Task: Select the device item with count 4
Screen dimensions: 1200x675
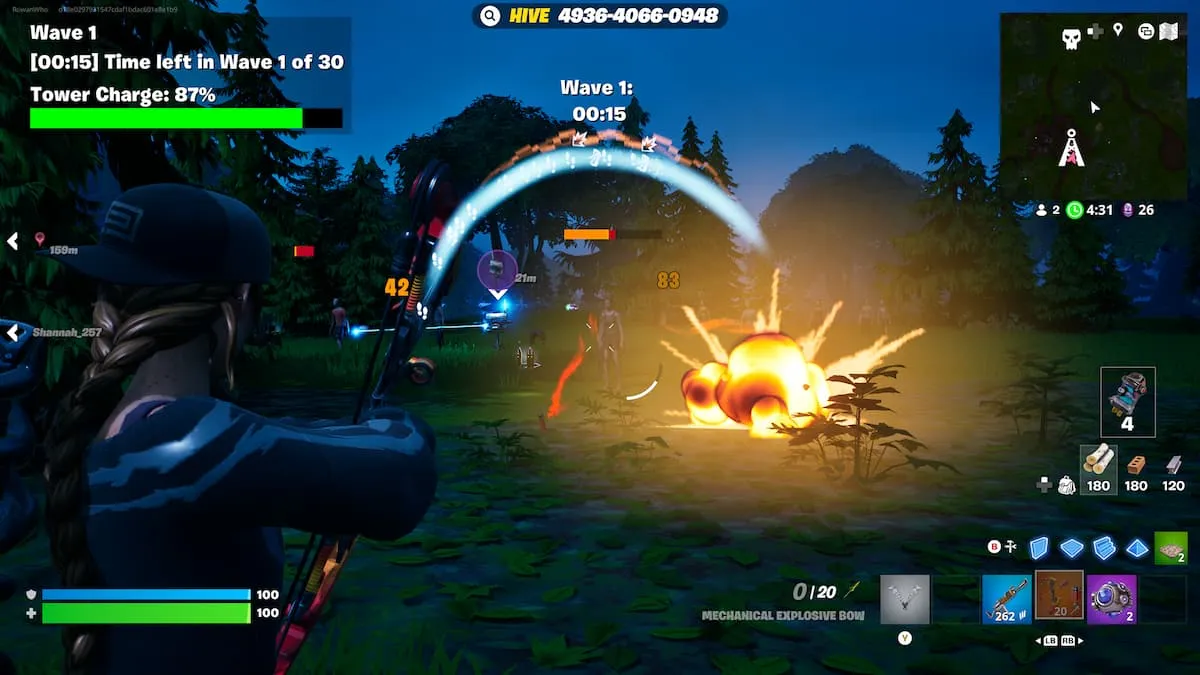Action: (x=1128, y=401)
